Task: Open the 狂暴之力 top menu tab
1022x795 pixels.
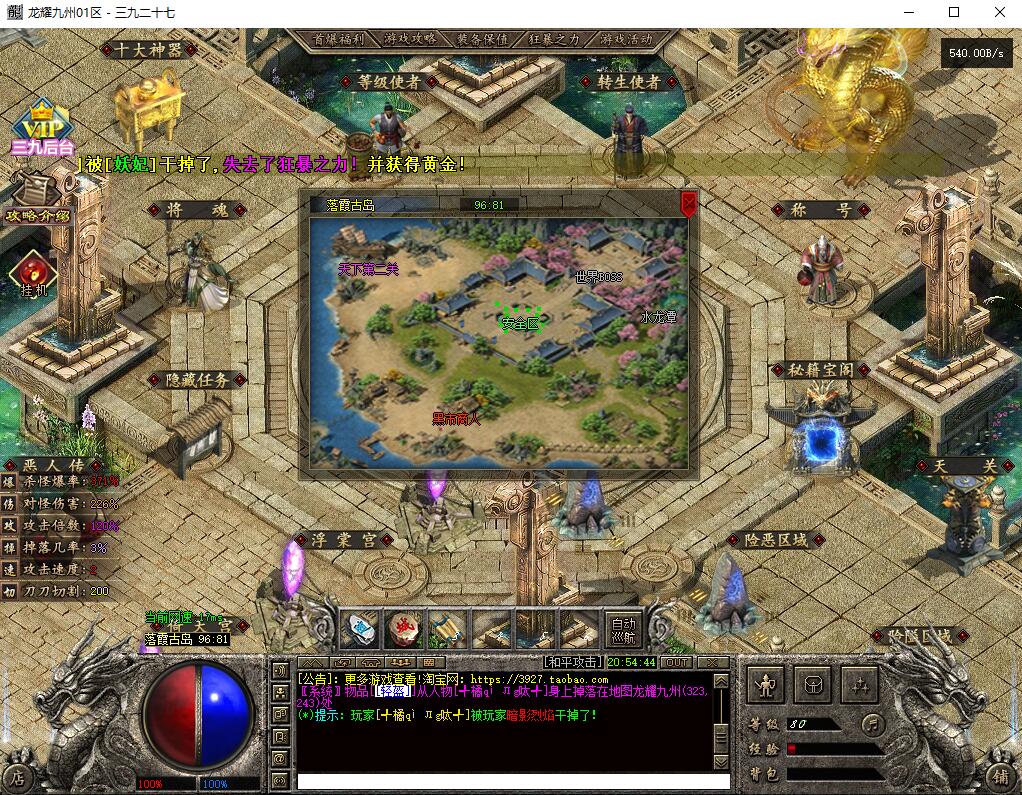Action: pos(553,39)
